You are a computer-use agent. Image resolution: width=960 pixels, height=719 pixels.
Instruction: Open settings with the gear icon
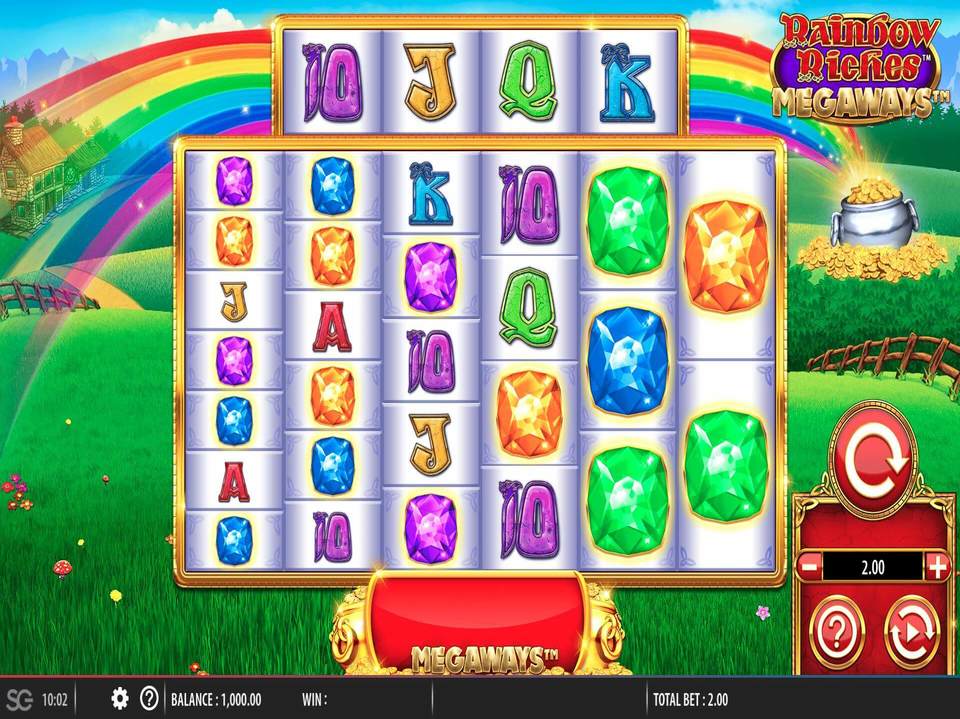click(x=120, y=698)
